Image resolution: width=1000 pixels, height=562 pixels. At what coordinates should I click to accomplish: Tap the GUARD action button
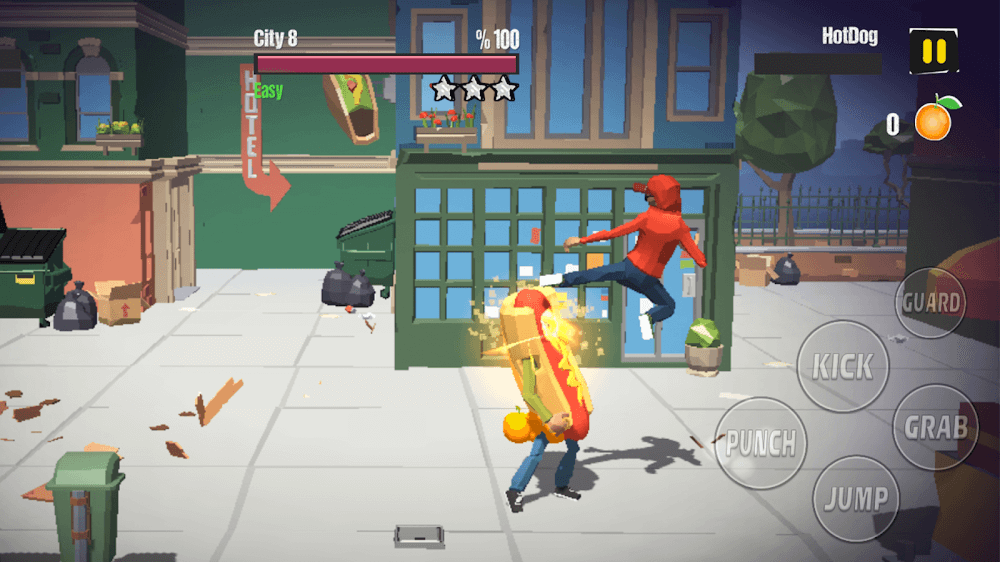pos(931,302)
